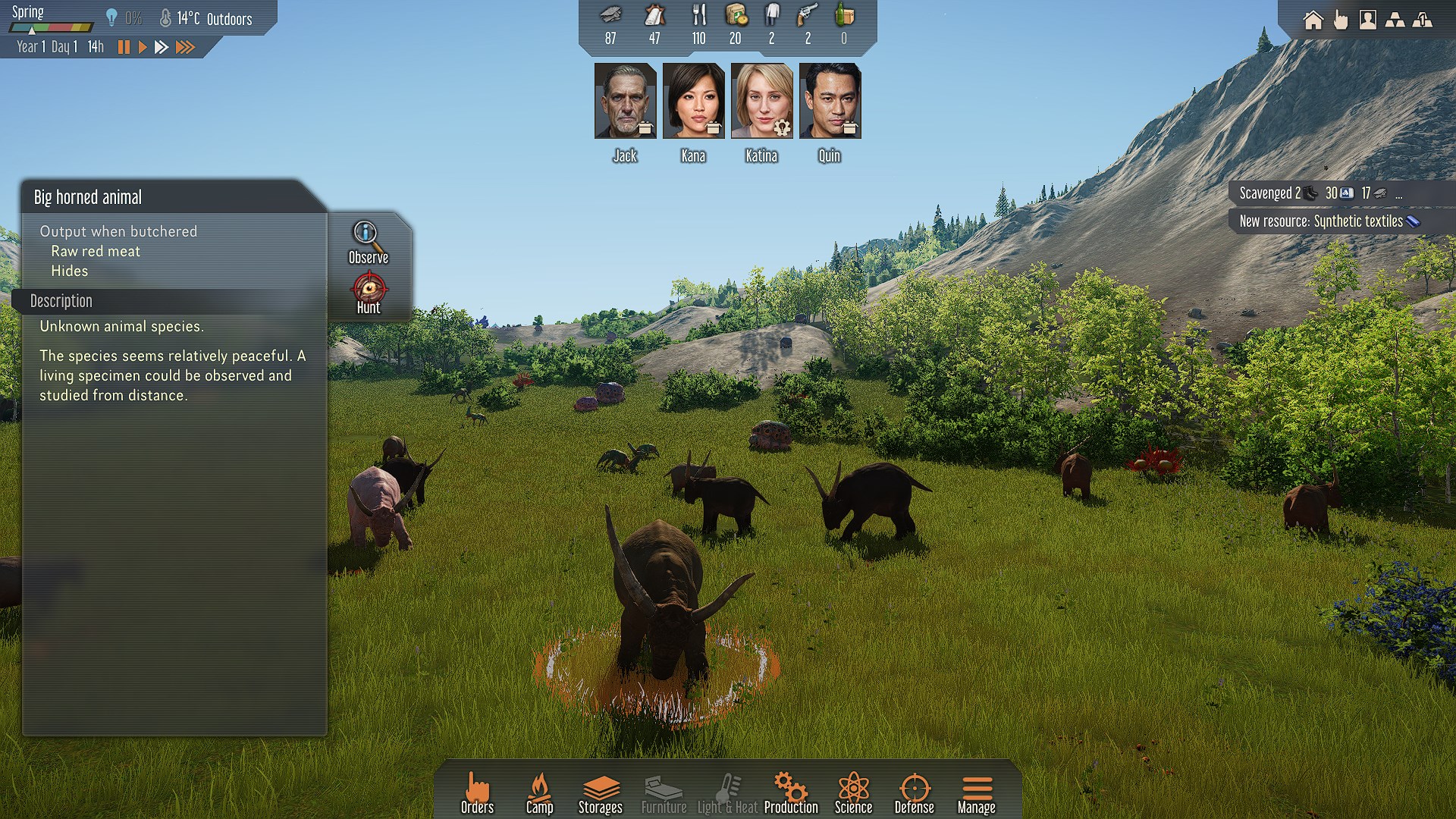1456x819 pixels.
Task: Set game speed to double fast-forward
Action: coord(162,47)
